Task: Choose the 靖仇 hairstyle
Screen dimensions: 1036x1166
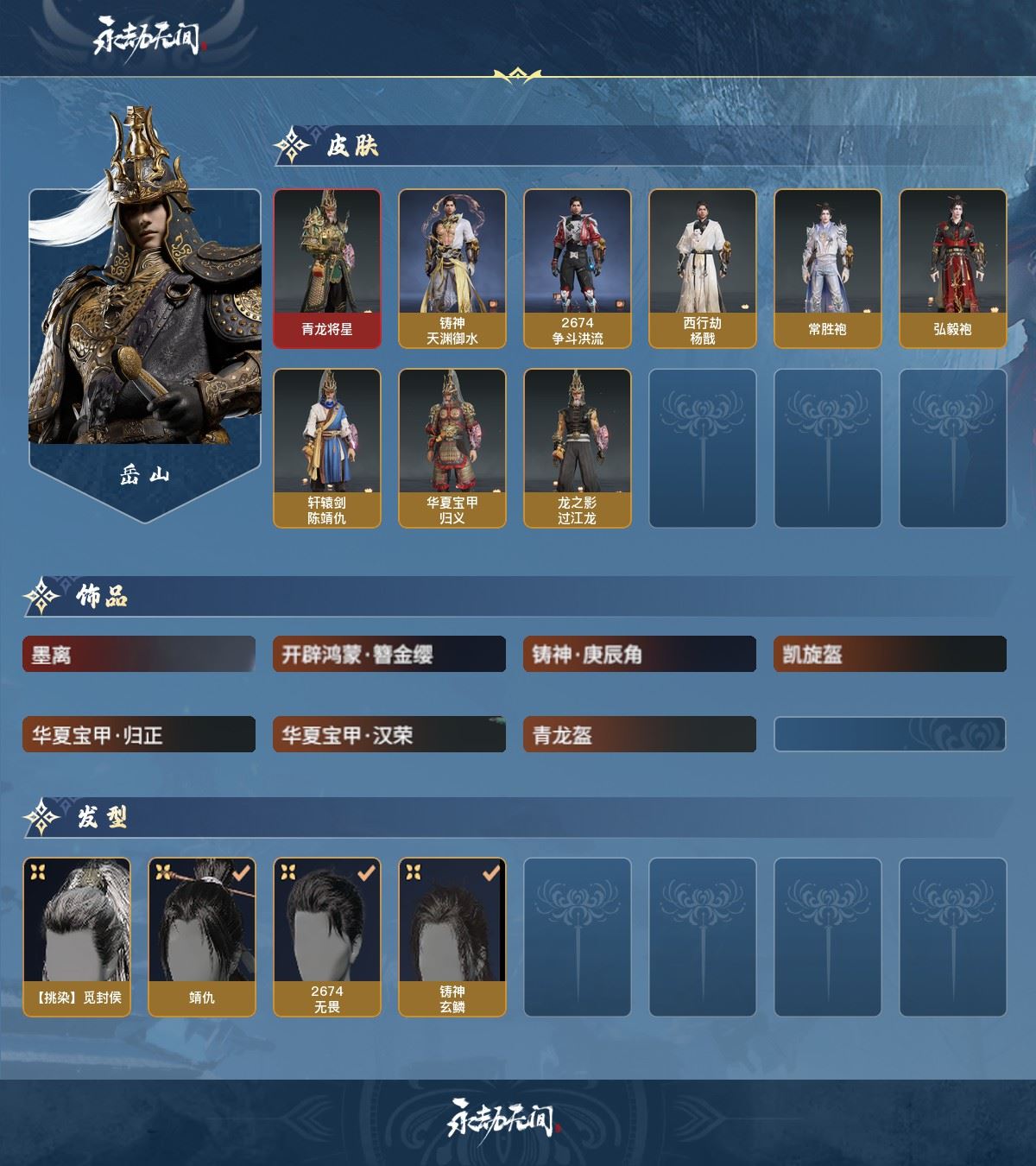Action: [x=202, y=936]
